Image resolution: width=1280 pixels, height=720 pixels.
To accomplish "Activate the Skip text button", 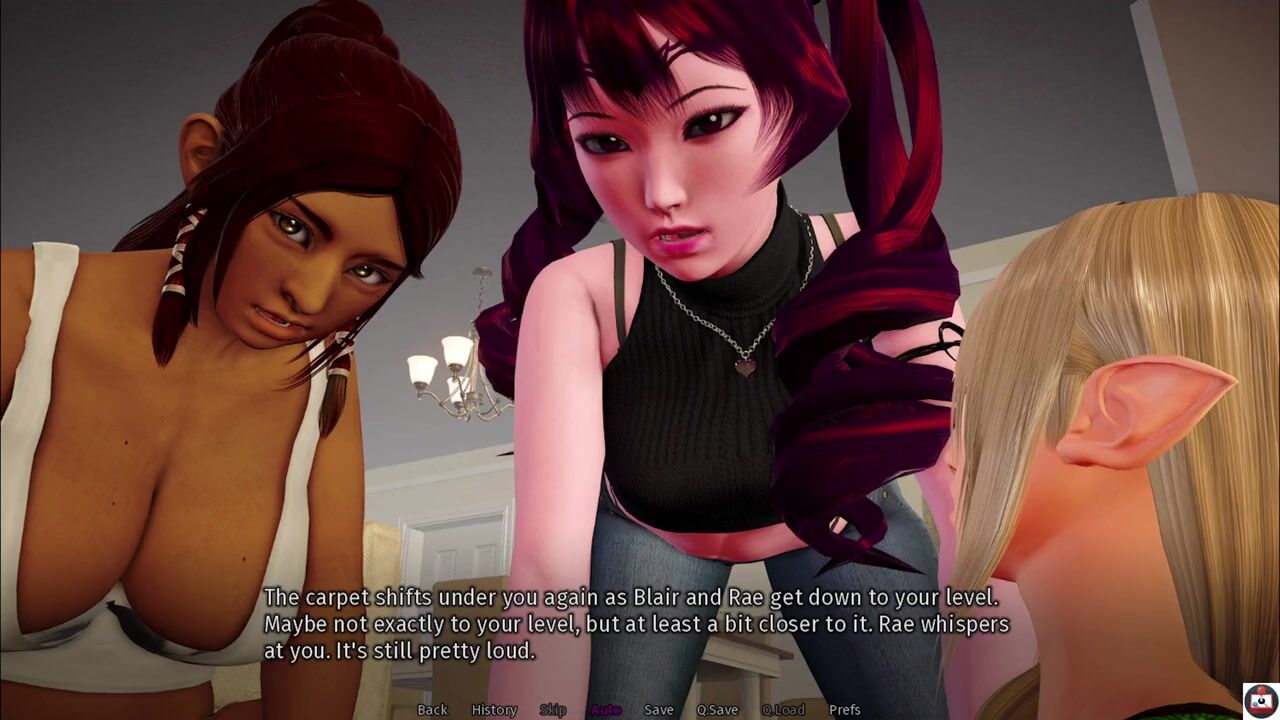I will pyautogui.click(x=553, y=710).
